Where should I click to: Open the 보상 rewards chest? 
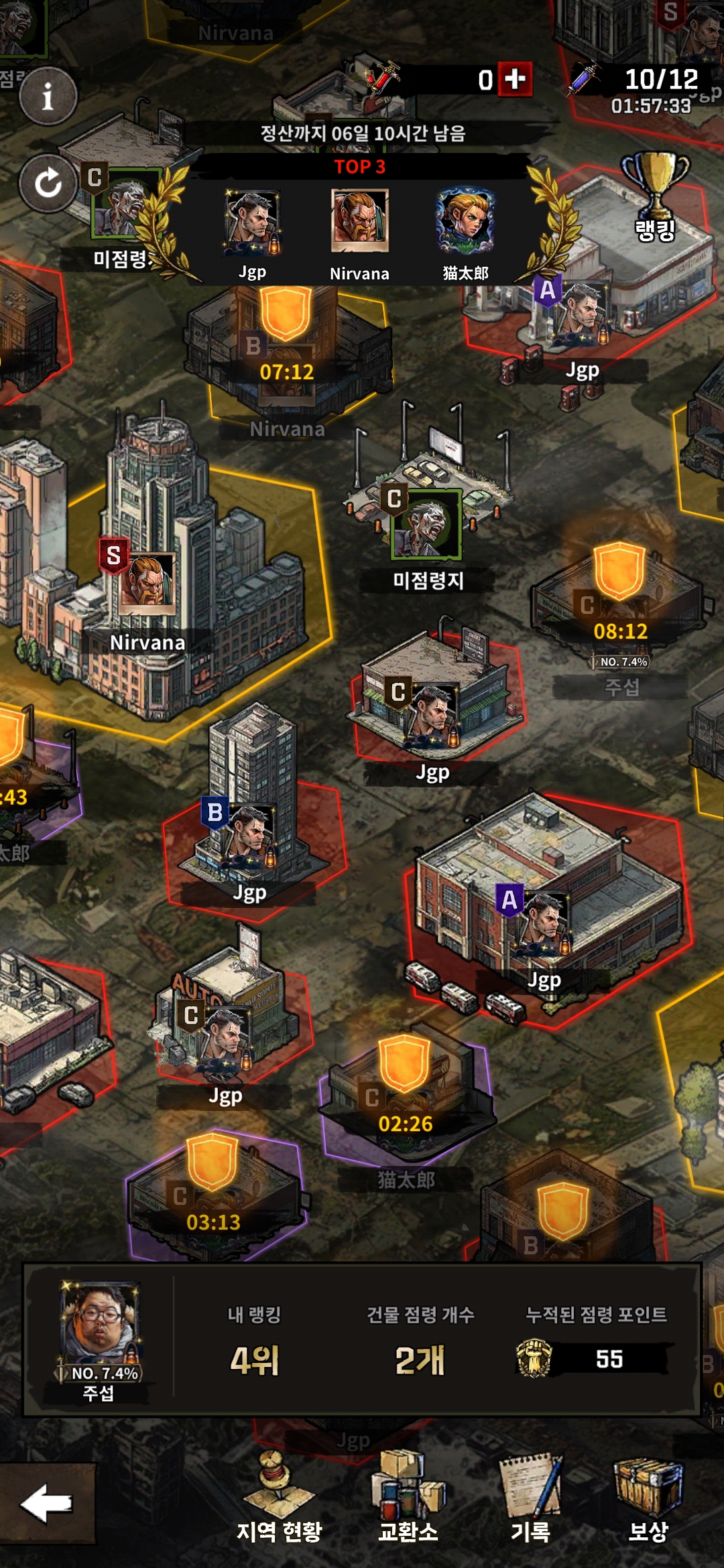[648, 1500]
